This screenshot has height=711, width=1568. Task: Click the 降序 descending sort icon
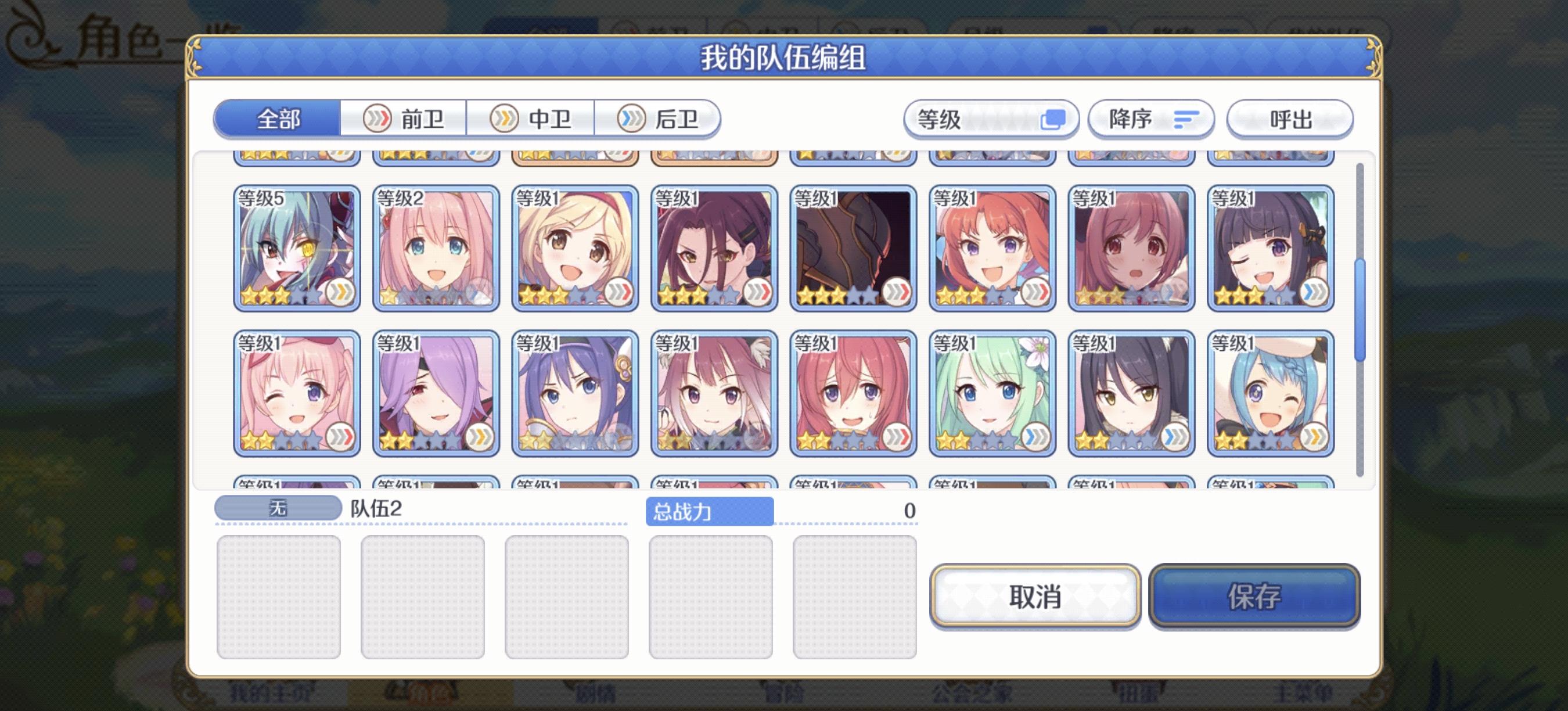tap(1150, 119)
